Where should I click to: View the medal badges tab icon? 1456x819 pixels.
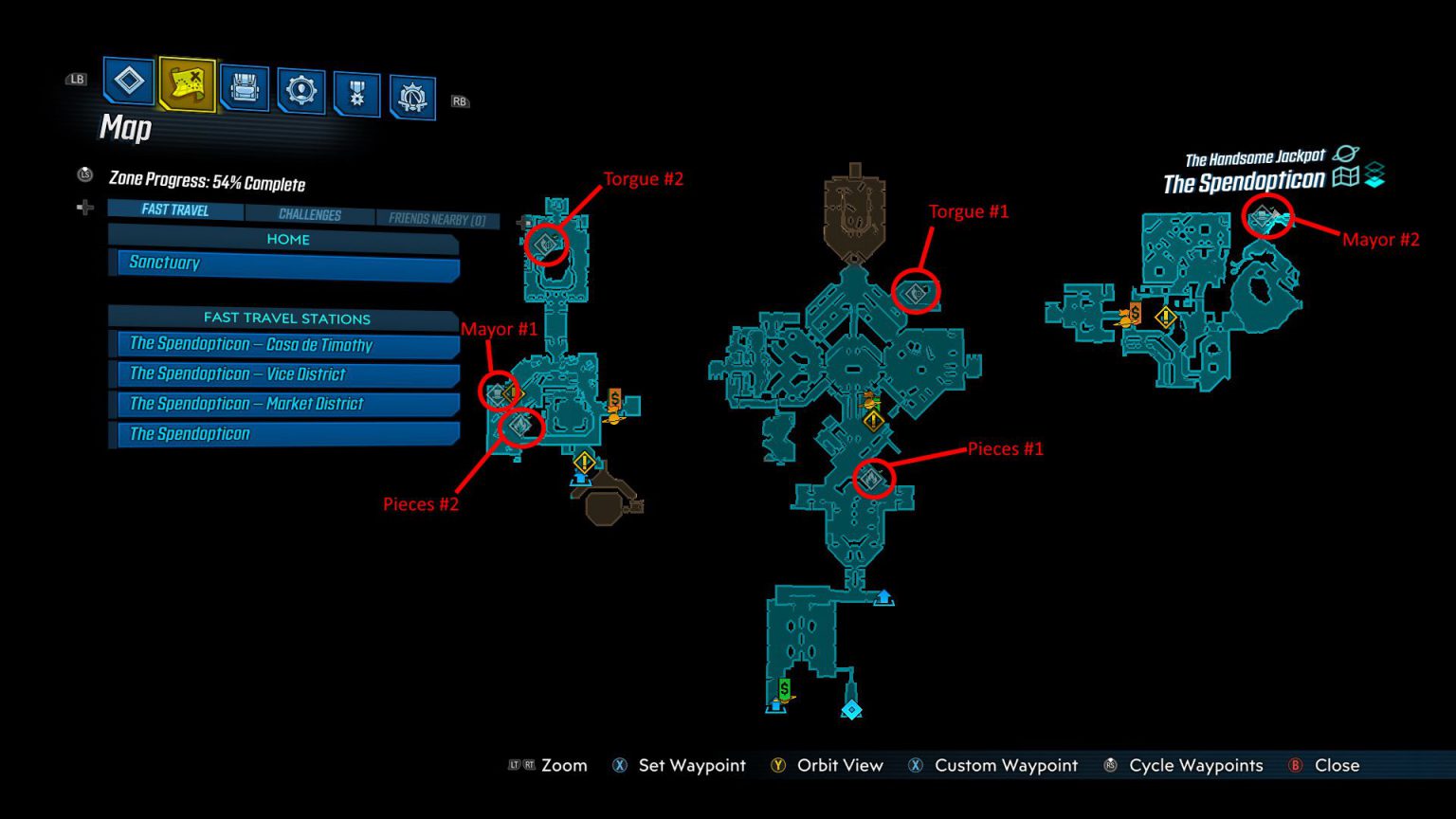click(356, 83)
